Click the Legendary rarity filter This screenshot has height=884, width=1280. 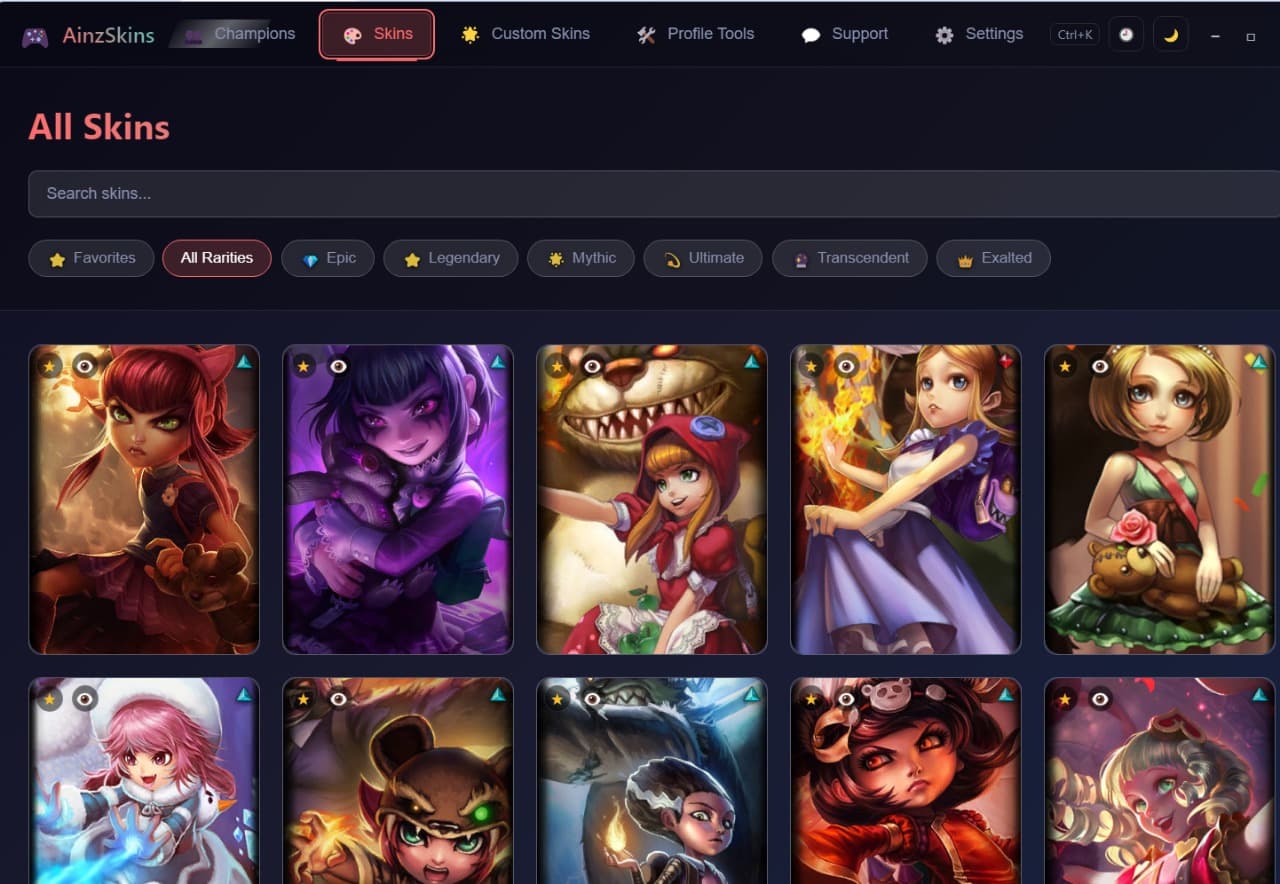click(450, 258)
